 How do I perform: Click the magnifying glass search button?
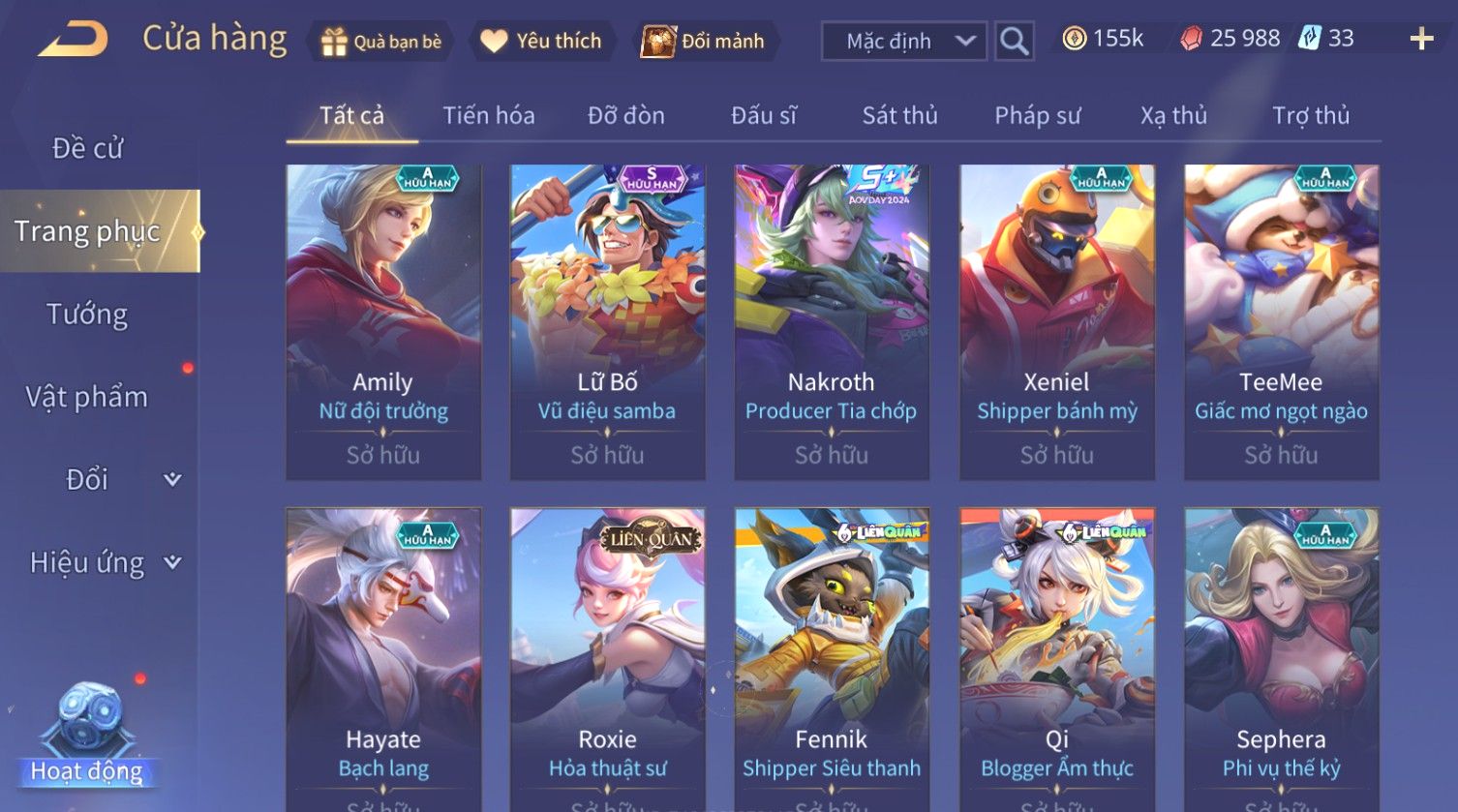pos(1014,42)
